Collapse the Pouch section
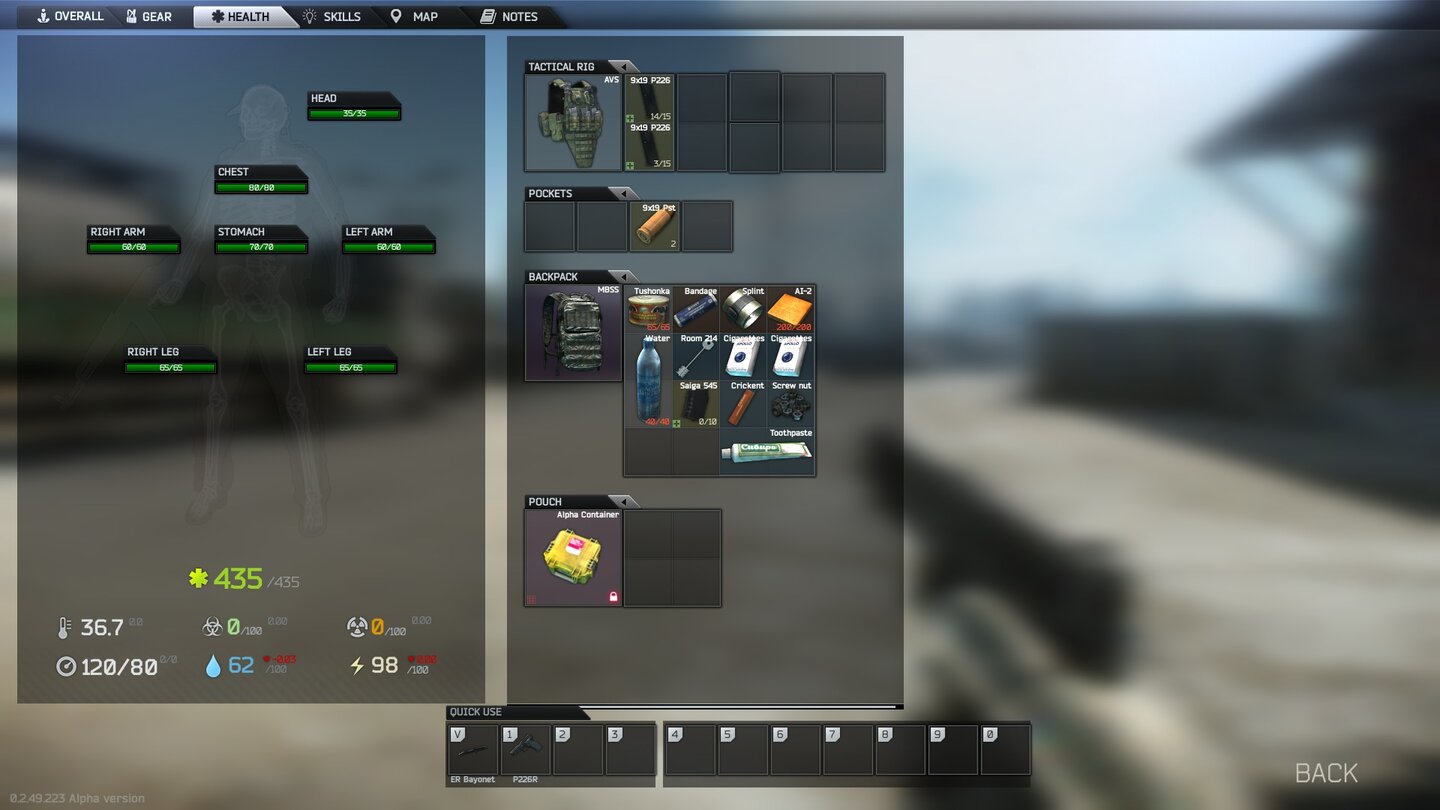 [624, 501]
